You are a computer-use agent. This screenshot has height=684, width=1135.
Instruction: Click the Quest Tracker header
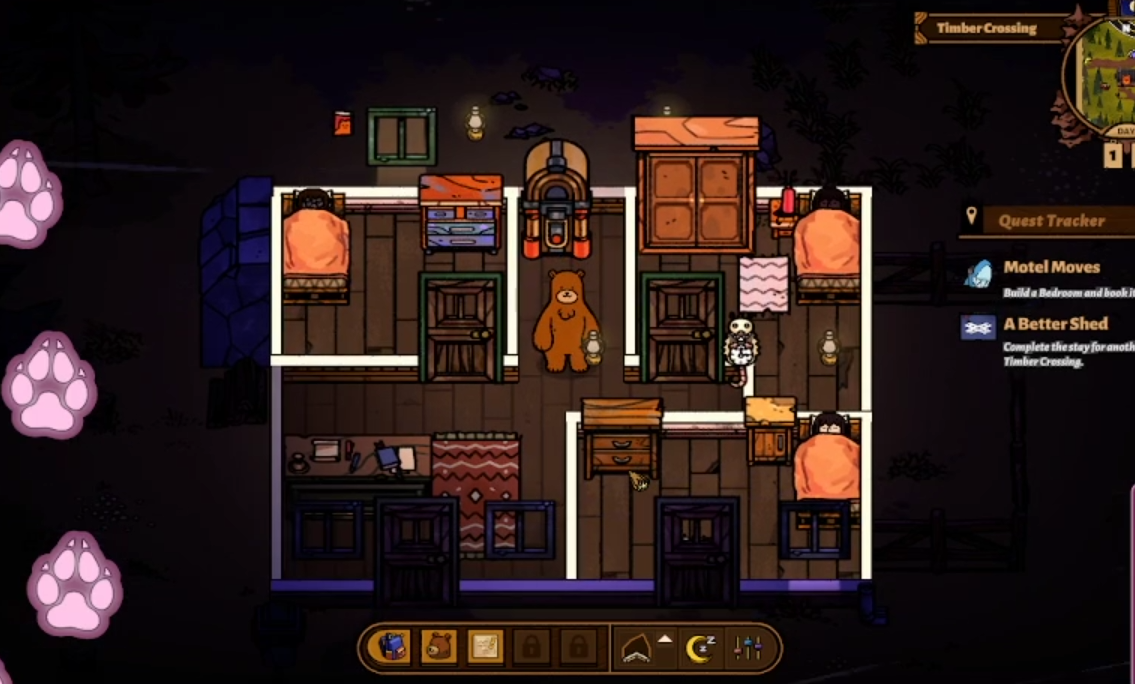click(1050, 221)
